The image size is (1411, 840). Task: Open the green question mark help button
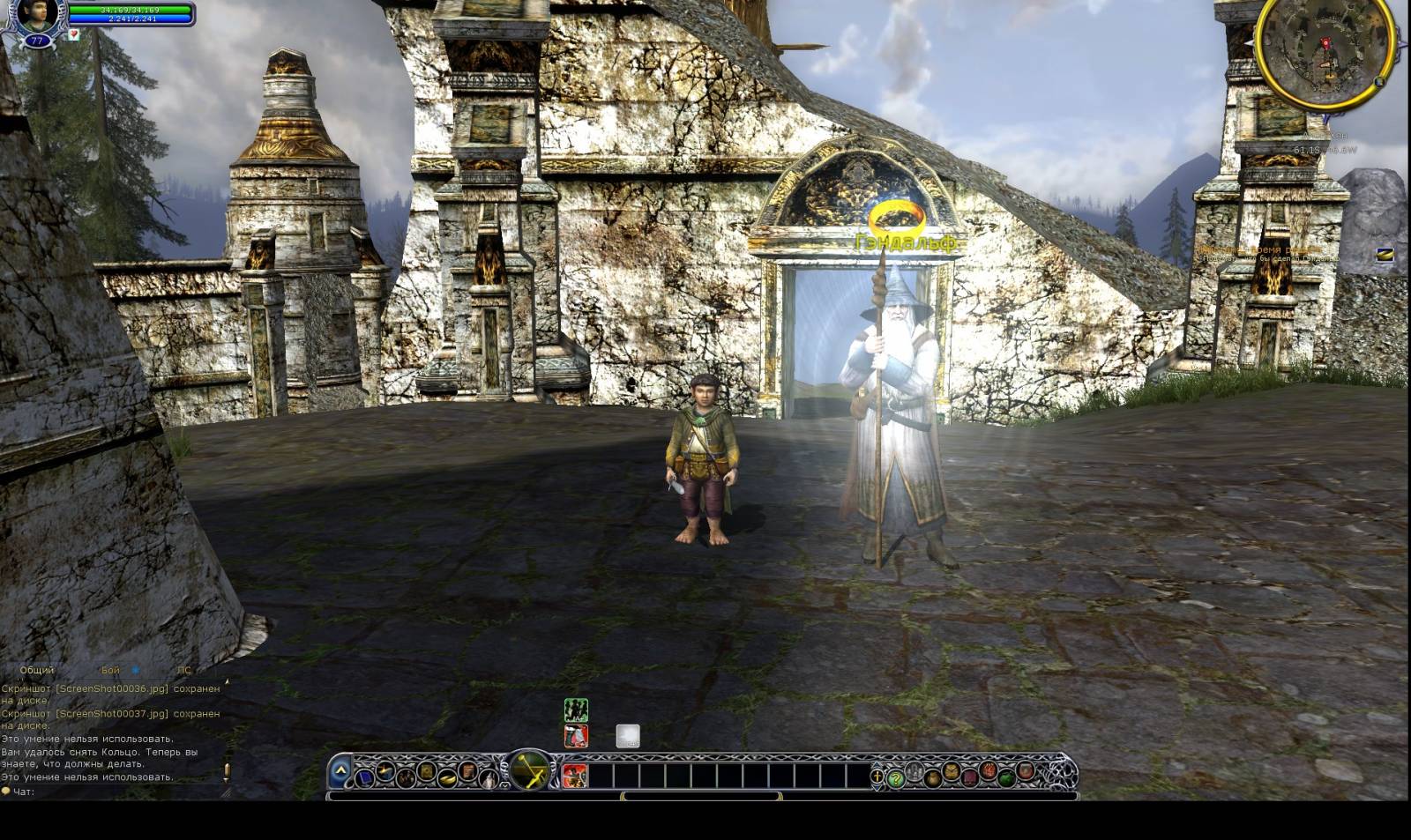896,778
